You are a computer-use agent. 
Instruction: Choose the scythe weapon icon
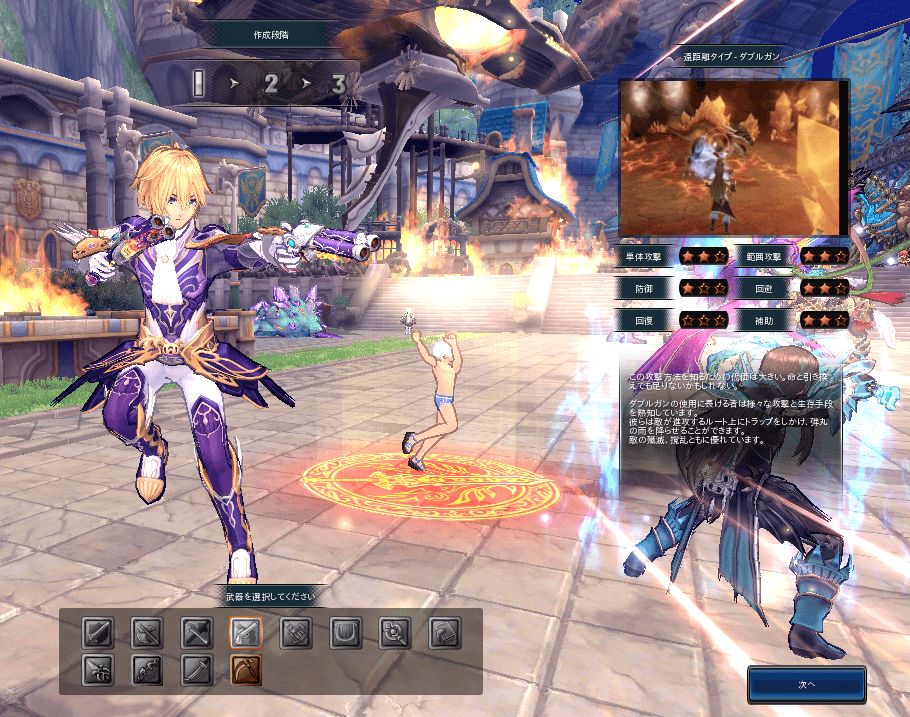[246, 670]
